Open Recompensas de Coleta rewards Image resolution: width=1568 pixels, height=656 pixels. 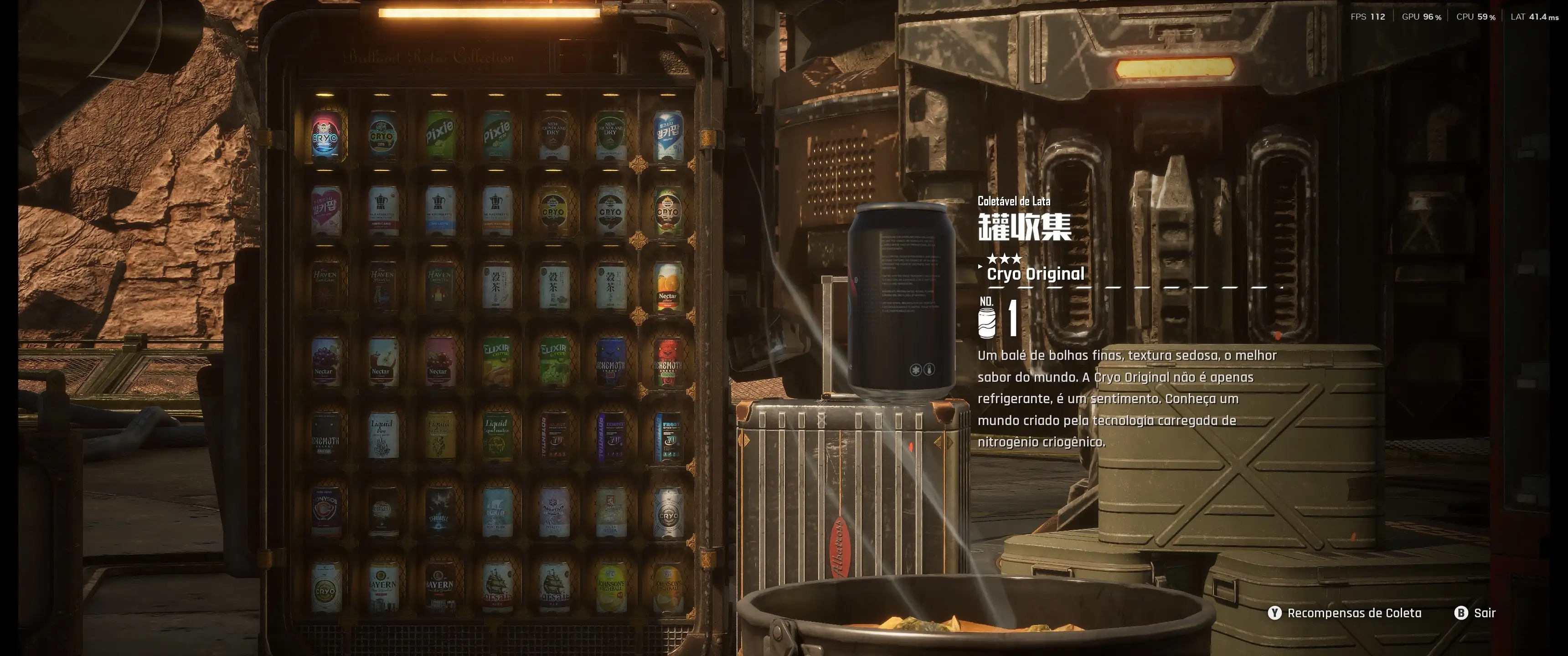[x=1347, y=613]
